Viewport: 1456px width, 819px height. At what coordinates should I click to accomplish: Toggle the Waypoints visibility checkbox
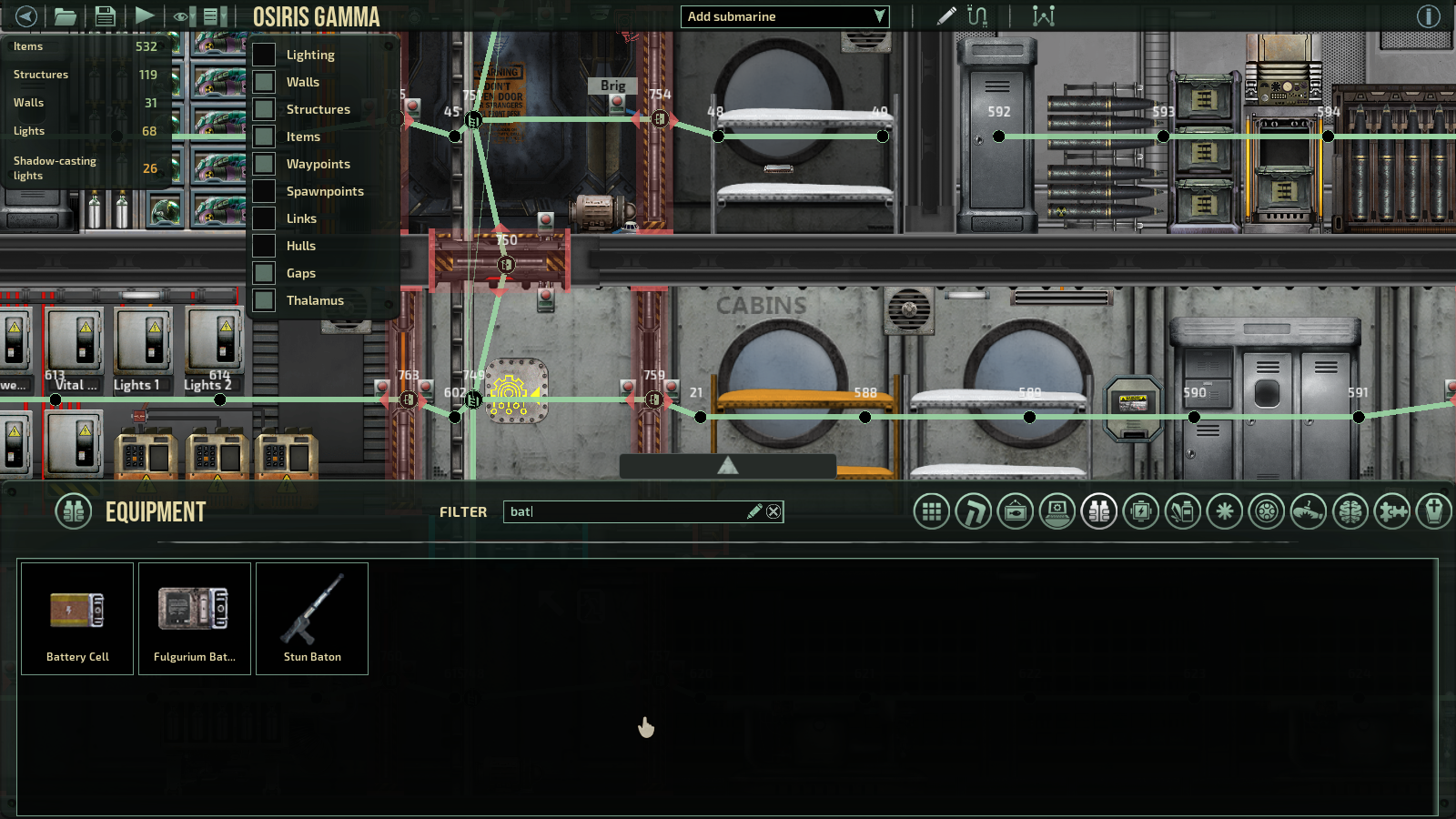click(x=263, y=164)
